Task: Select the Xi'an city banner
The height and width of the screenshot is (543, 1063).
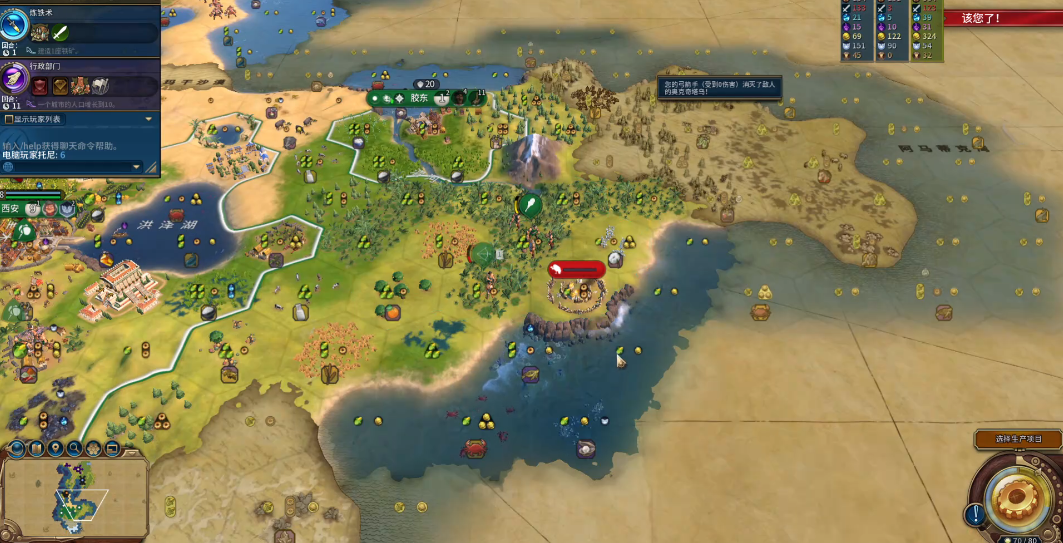Action: coord(12,209)
